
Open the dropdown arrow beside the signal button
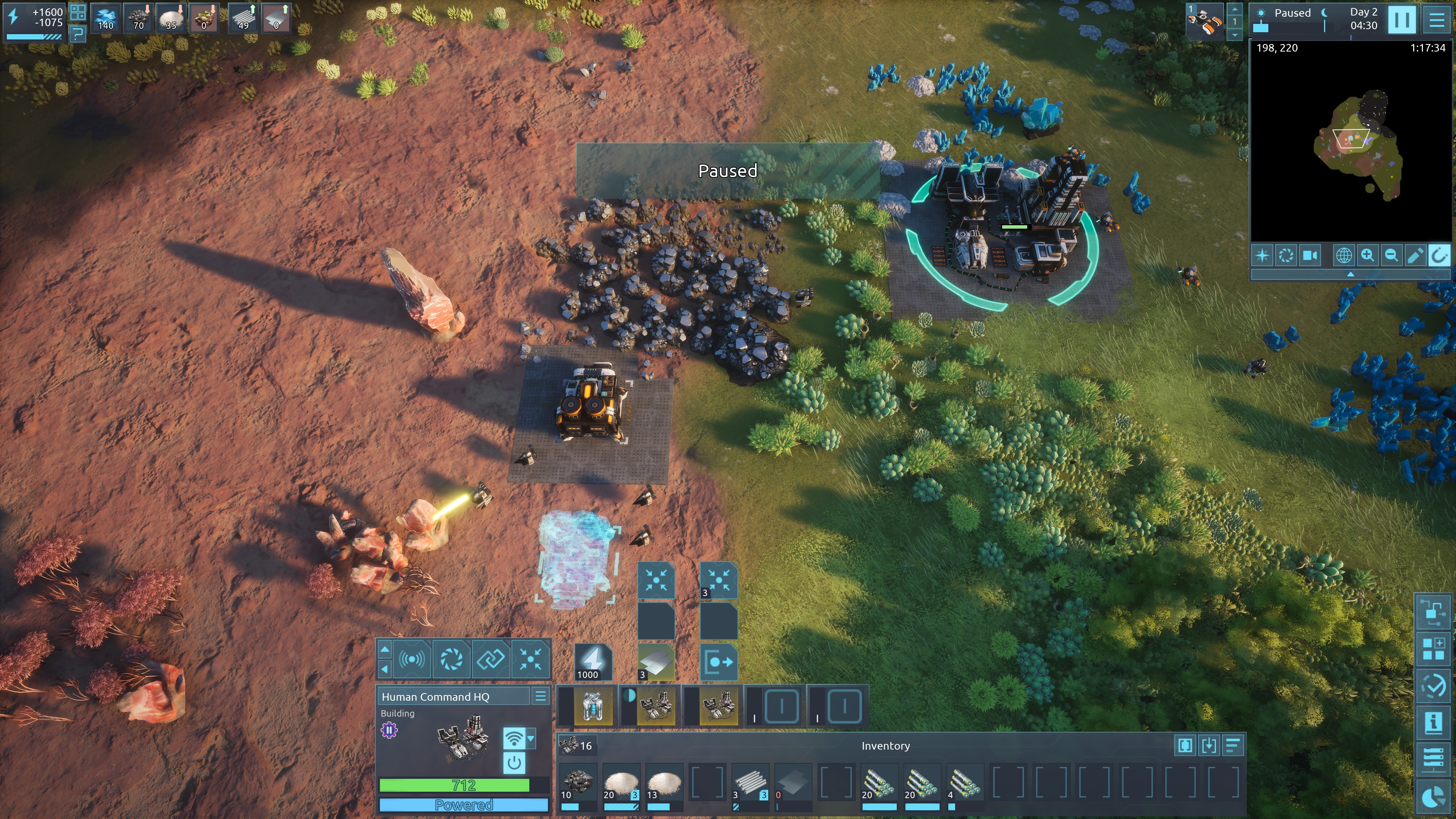click(x=531, y=738)
